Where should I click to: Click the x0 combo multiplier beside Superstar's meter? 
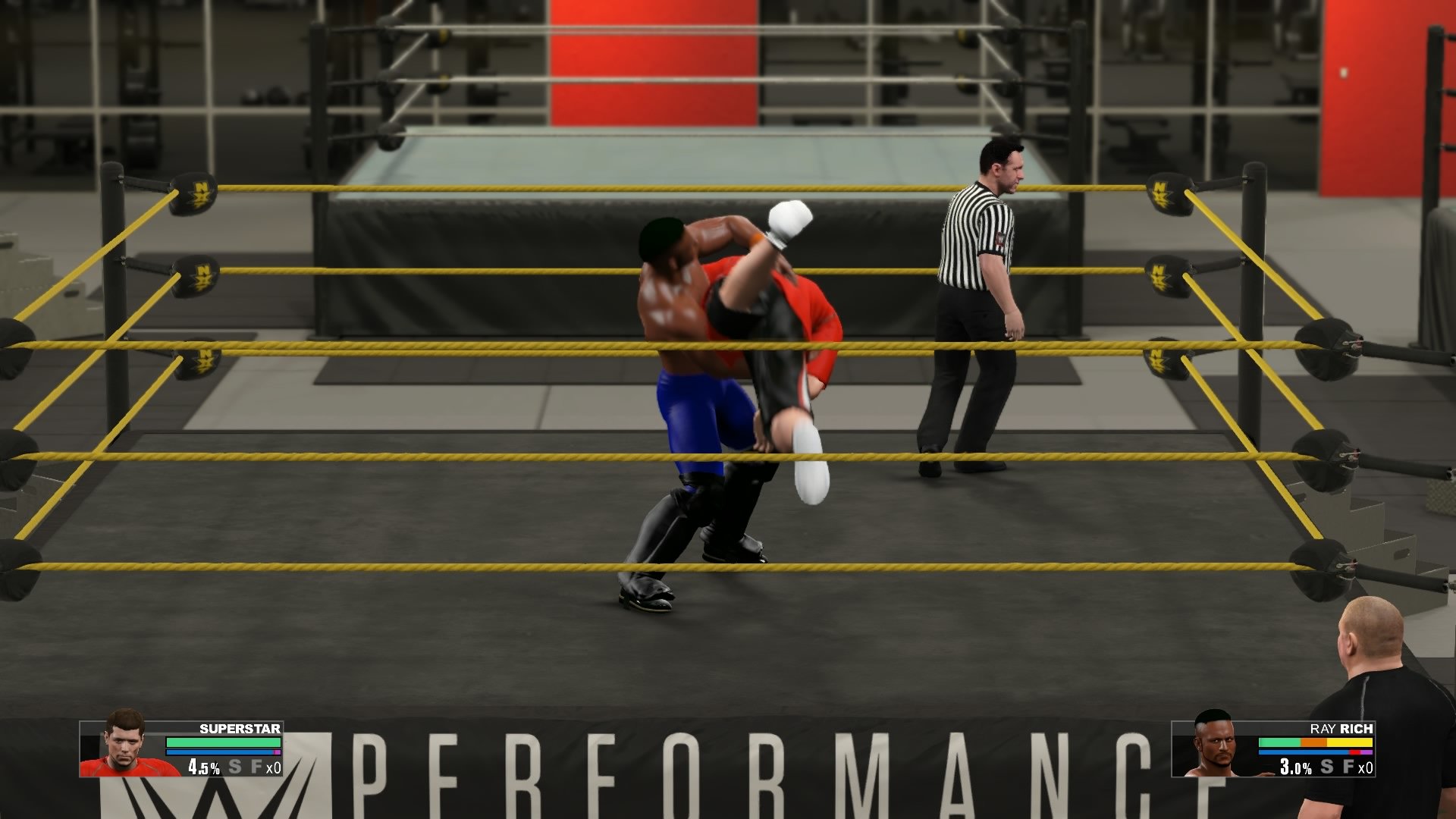coord(276,768)
